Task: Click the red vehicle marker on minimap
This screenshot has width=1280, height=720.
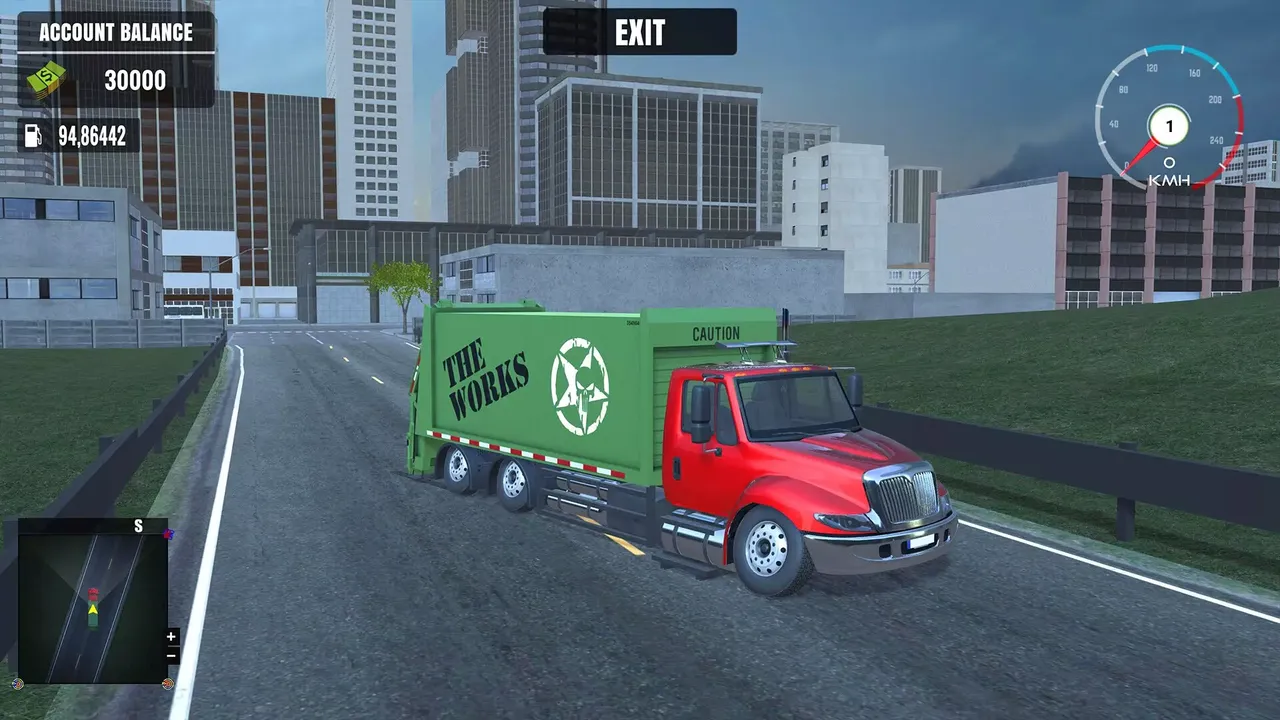Action: 93,592
